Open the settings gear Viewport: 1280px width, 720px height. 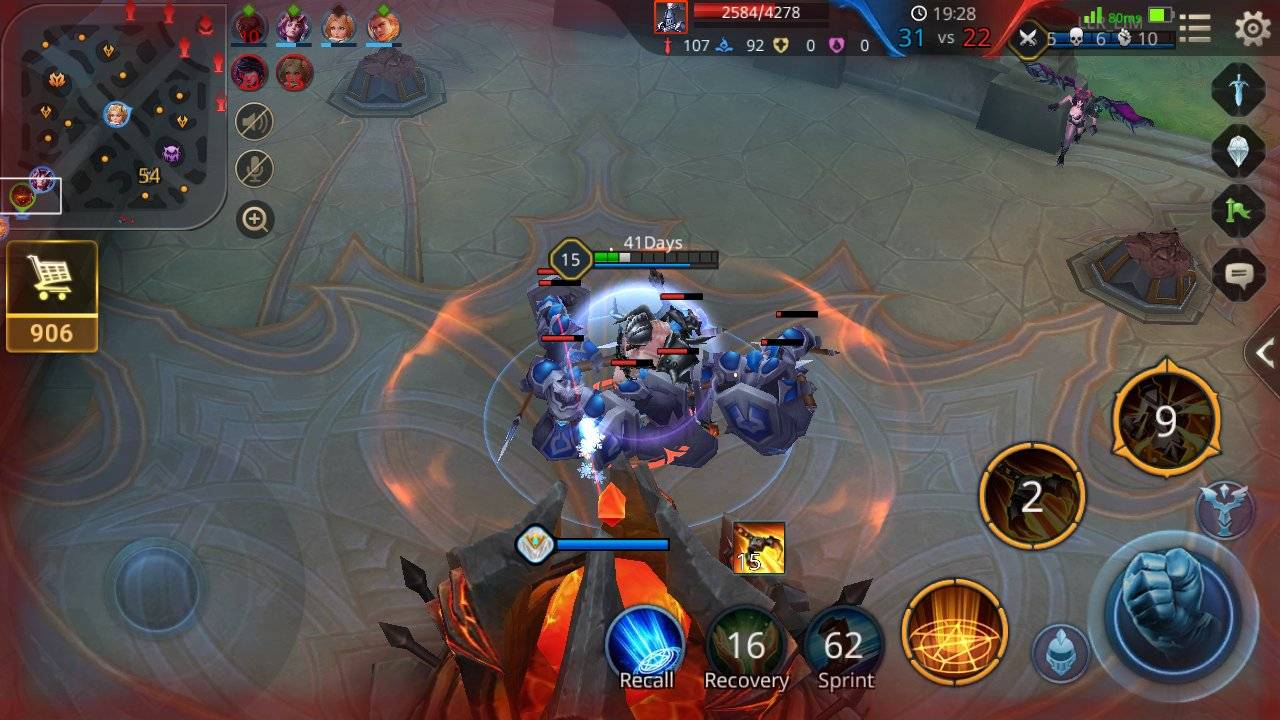point(1252,28)
